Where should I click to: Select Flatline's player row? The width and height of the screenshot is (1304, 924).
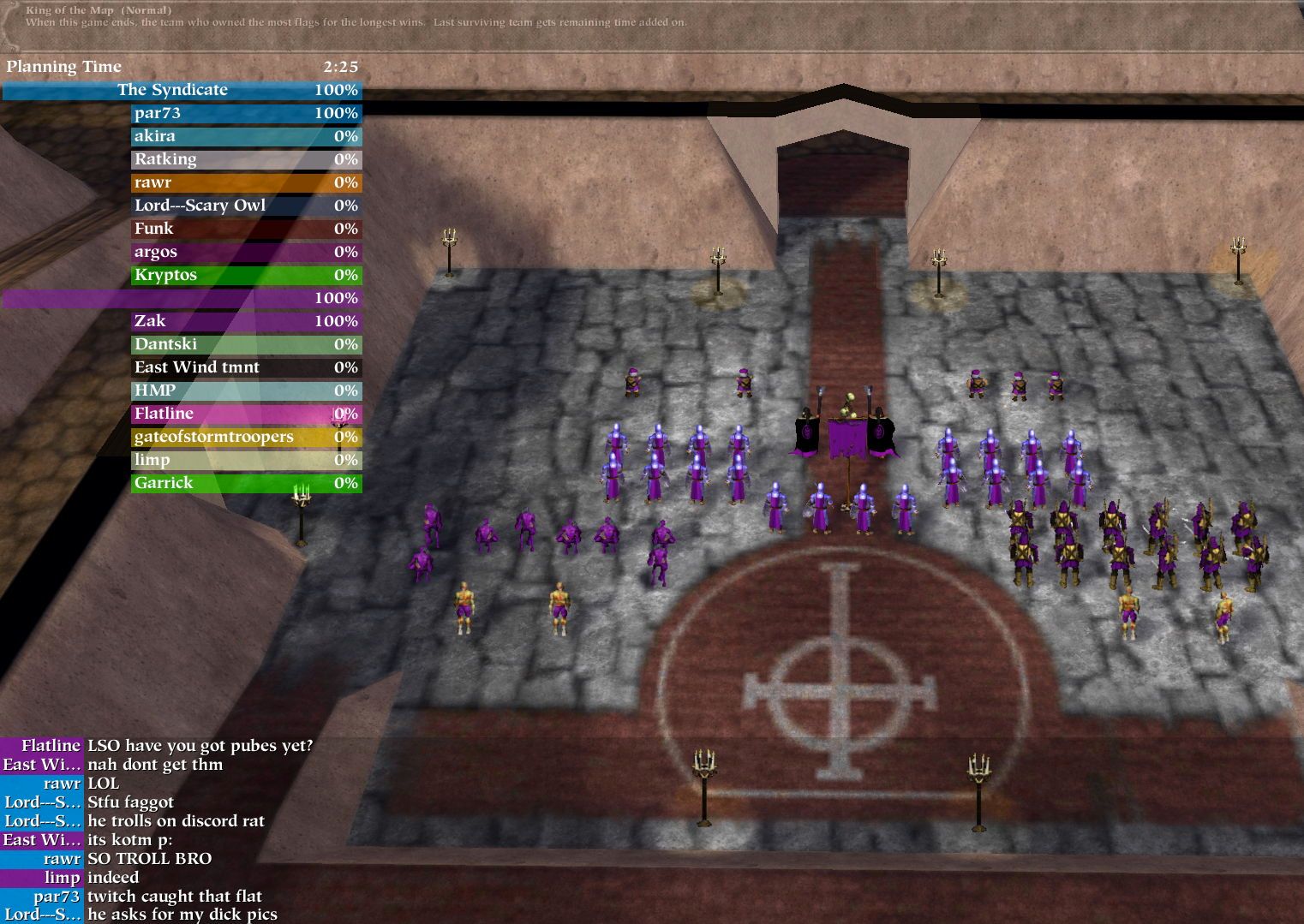pos(246,414)
